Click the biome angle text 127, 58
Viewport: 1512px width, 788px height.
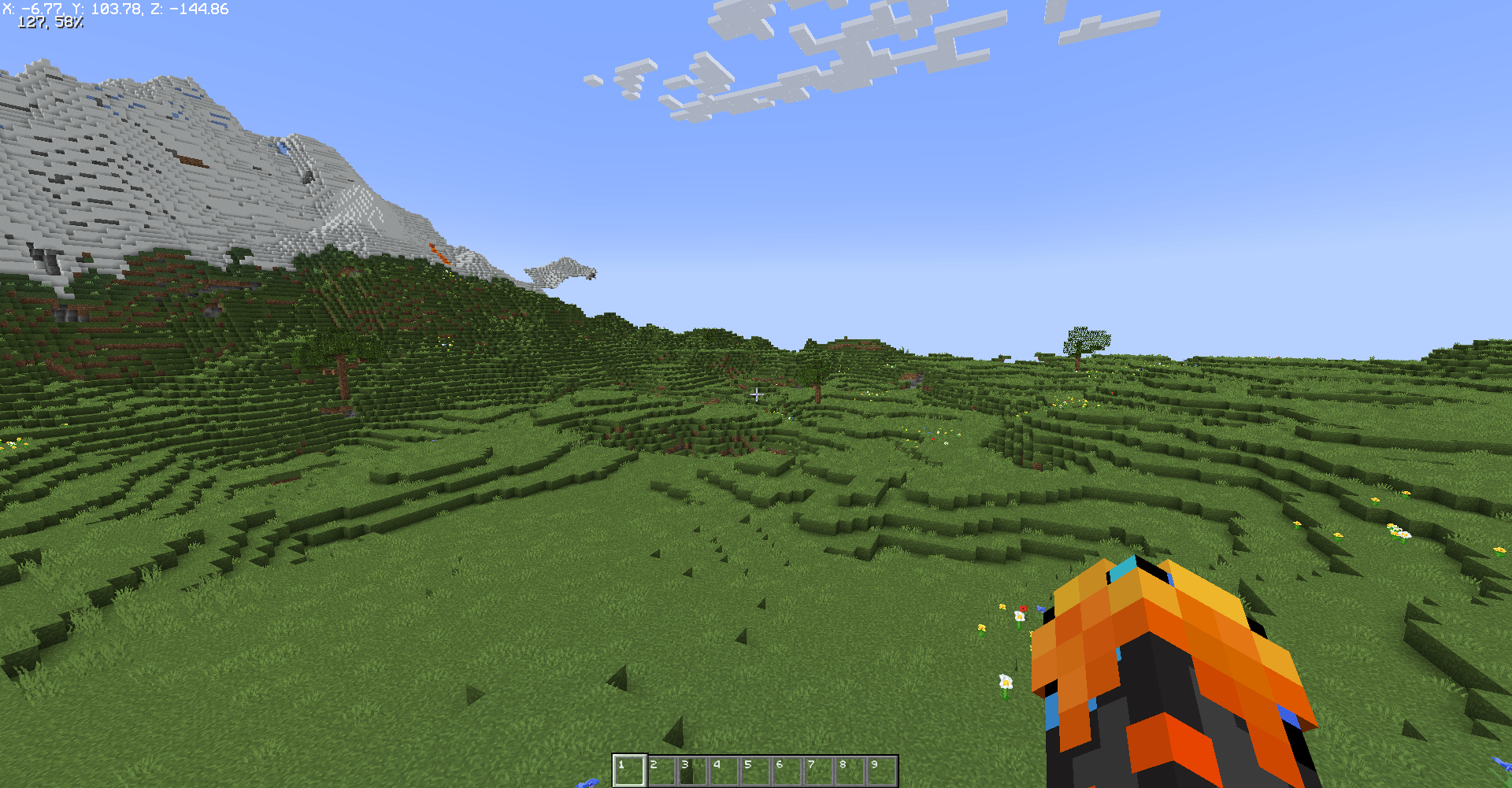pyautogui.click(x=51, y=23)
